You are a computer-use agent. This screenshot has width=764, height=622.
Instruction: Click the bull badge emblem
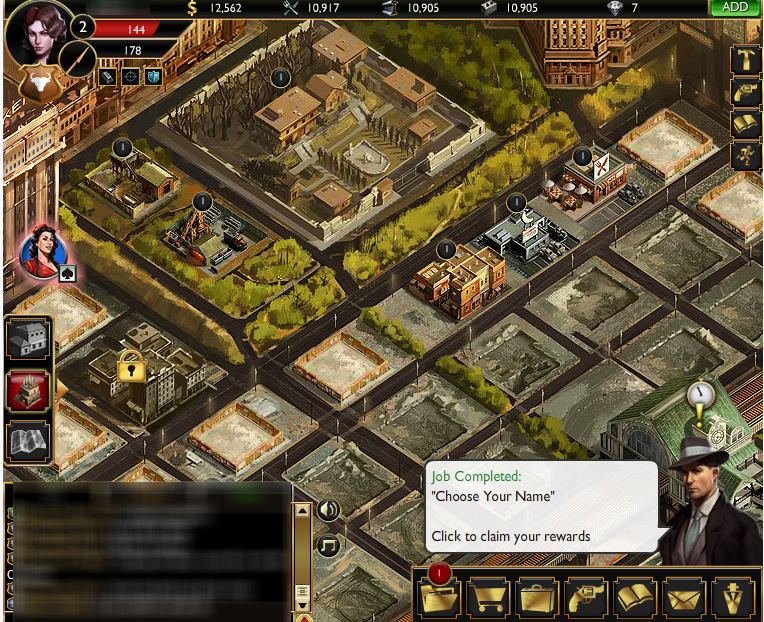(x=36, y=85)
